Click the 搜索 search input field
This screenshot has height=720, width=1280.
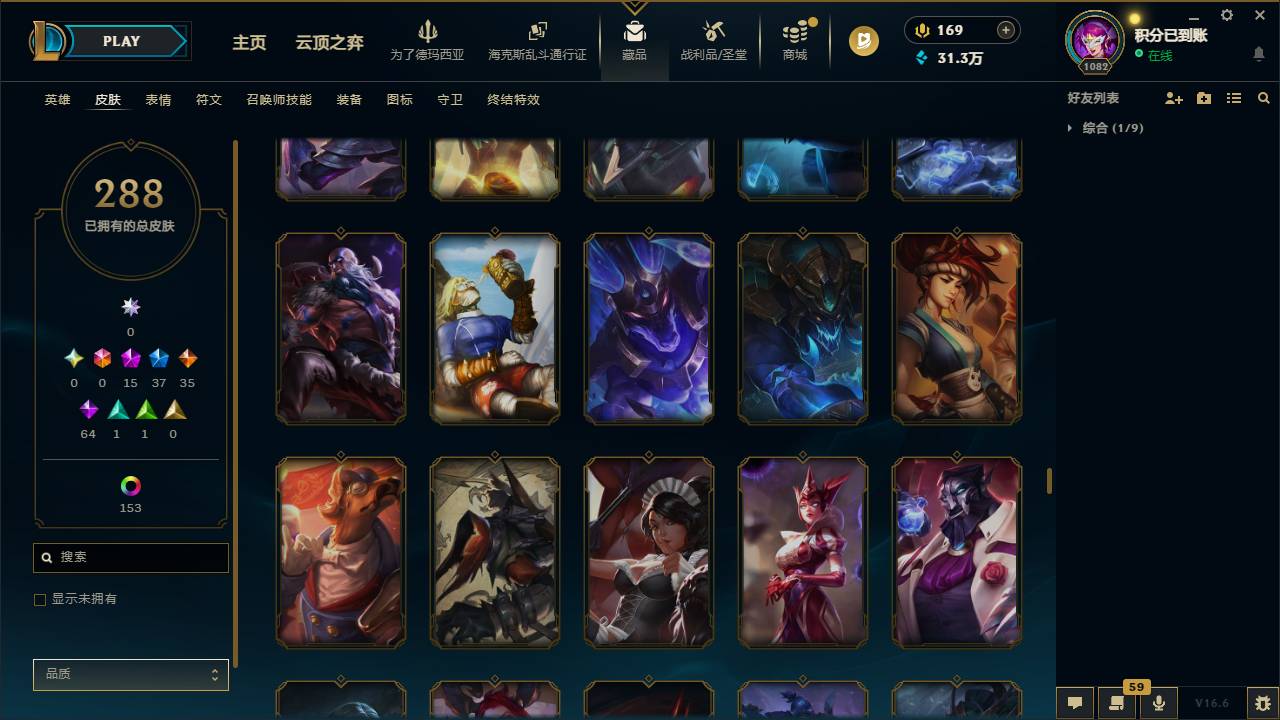pyautogui.click(x=130, y=557)
